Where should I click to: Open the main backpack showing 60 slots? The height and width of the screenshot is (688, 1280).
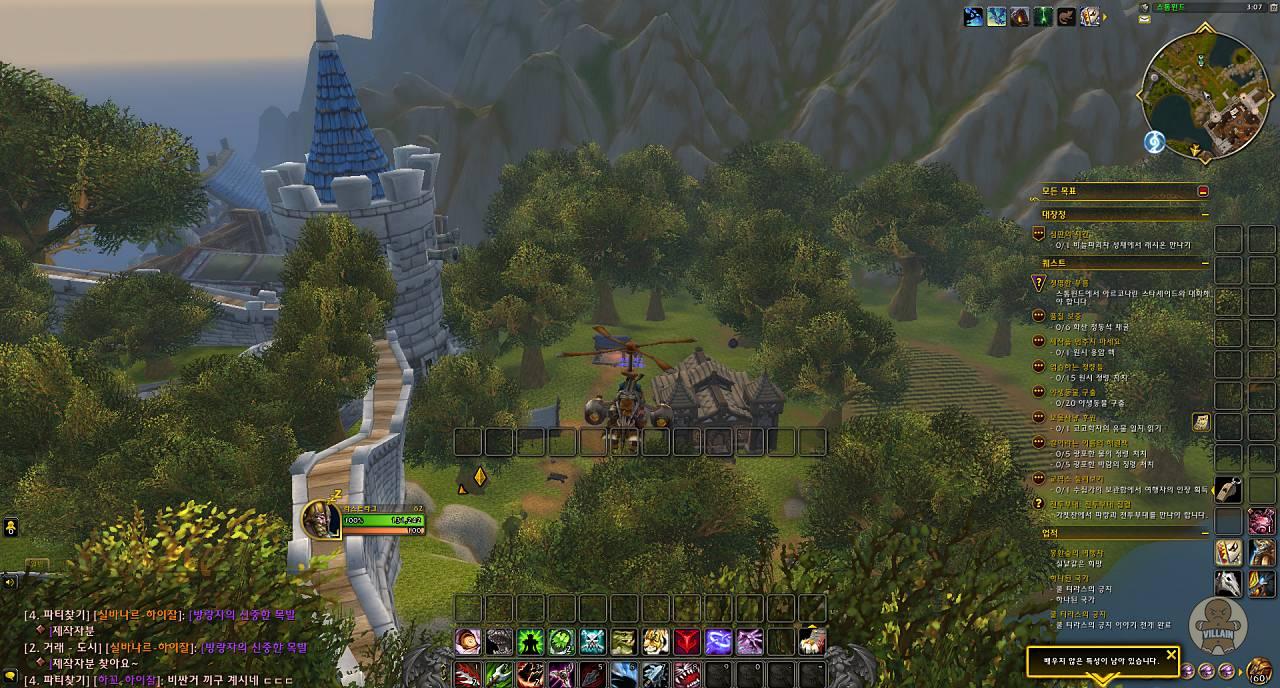click(1259, 669)
